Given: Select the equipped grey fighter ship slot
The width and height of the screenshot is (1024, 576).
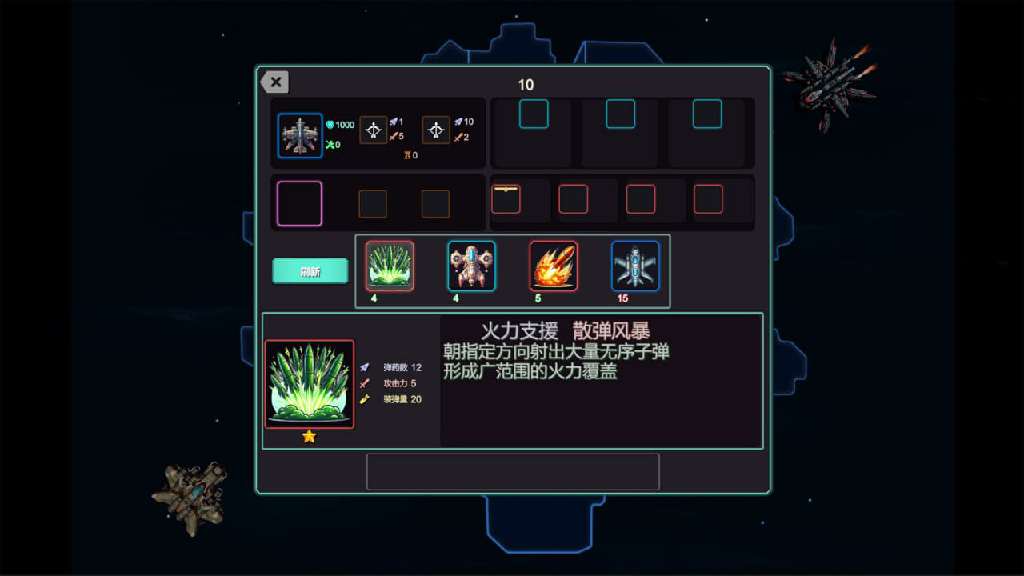Looking at the screenshot, I should (300, 136).
